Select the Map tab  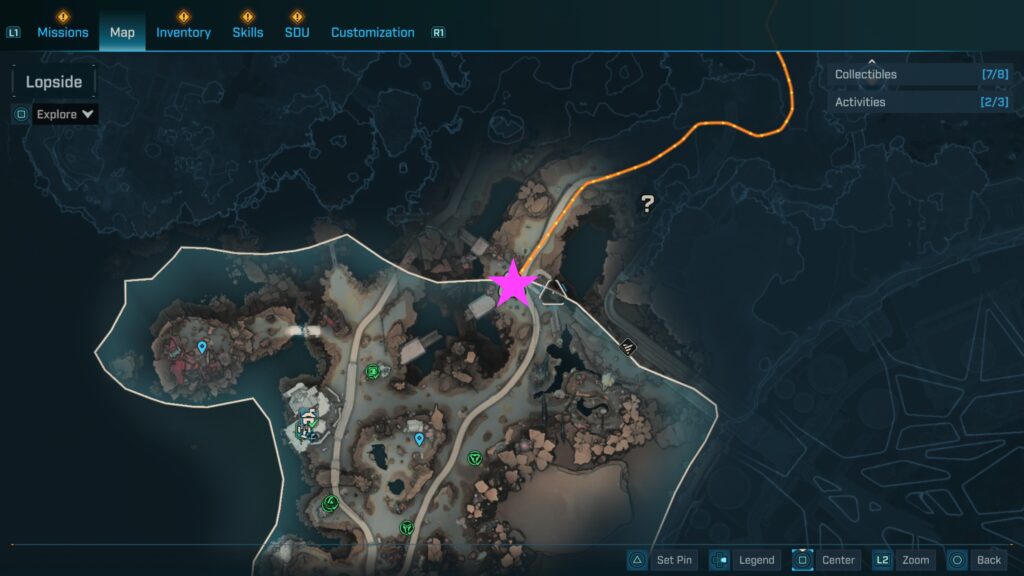pyautogui.click(x=122, y=32)
